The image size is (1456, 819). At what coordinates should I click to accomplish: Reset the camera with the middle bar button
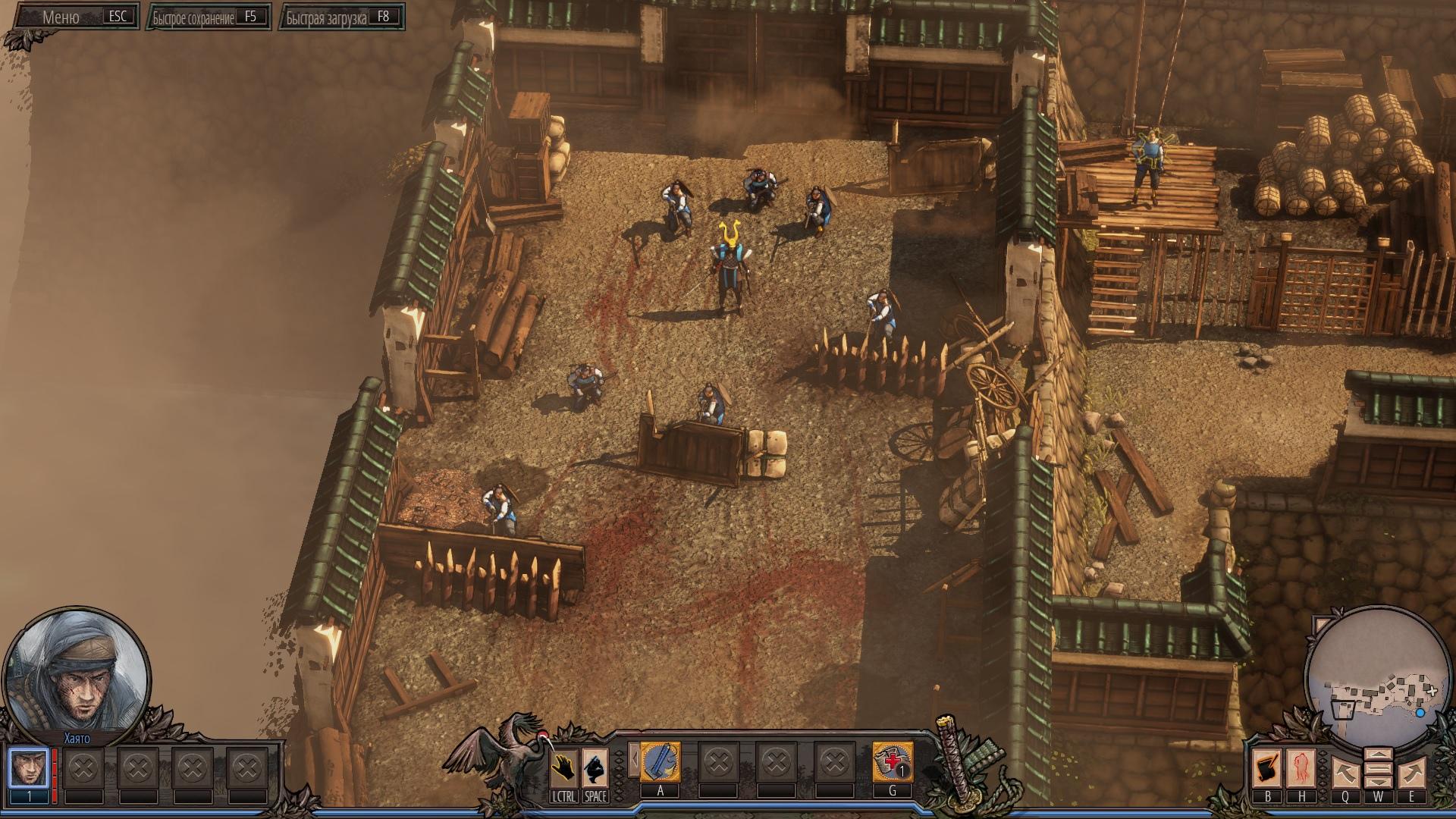click(x=1378, y=769)
